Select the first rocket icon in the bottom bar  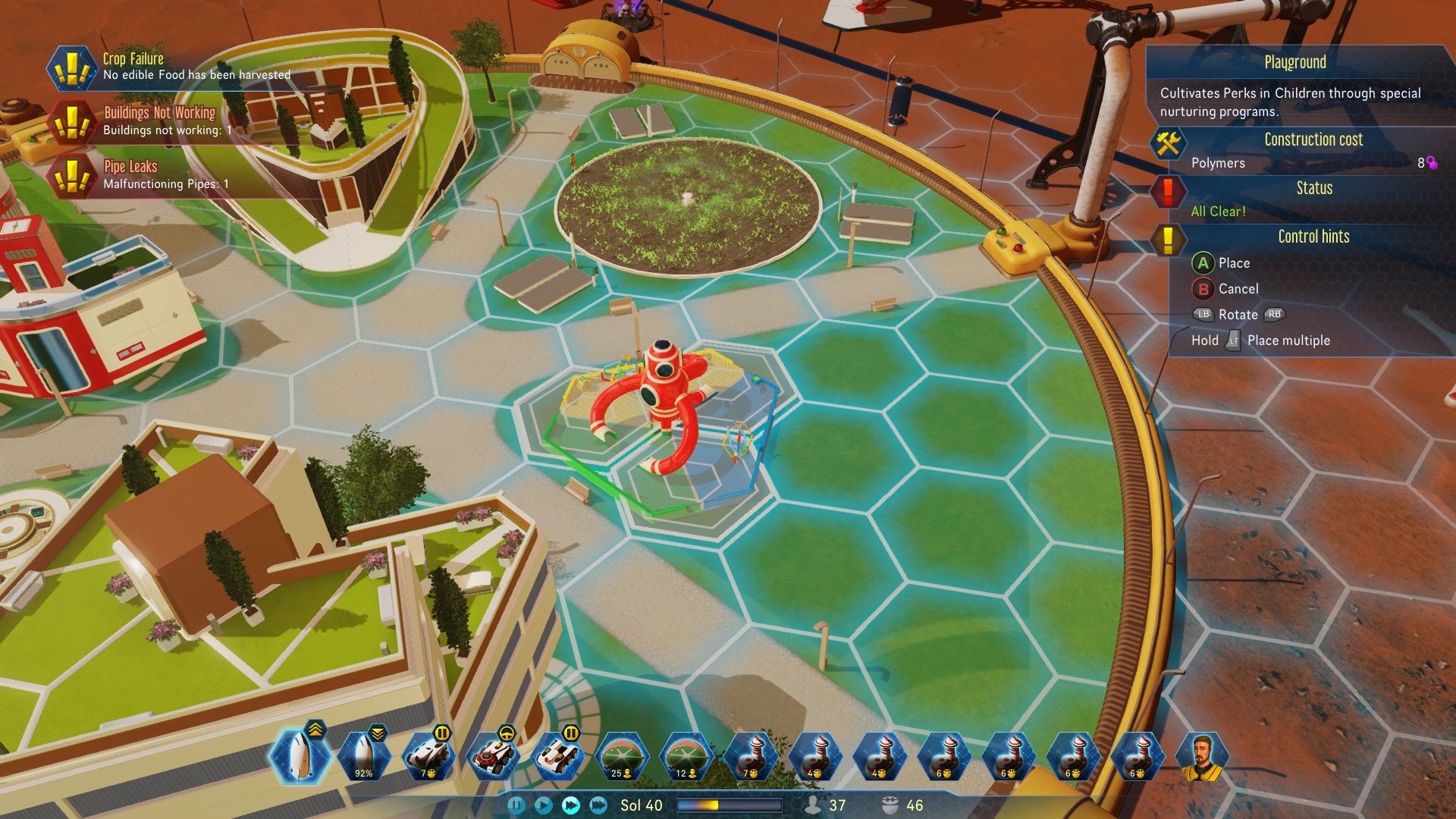tap(300, 758)
